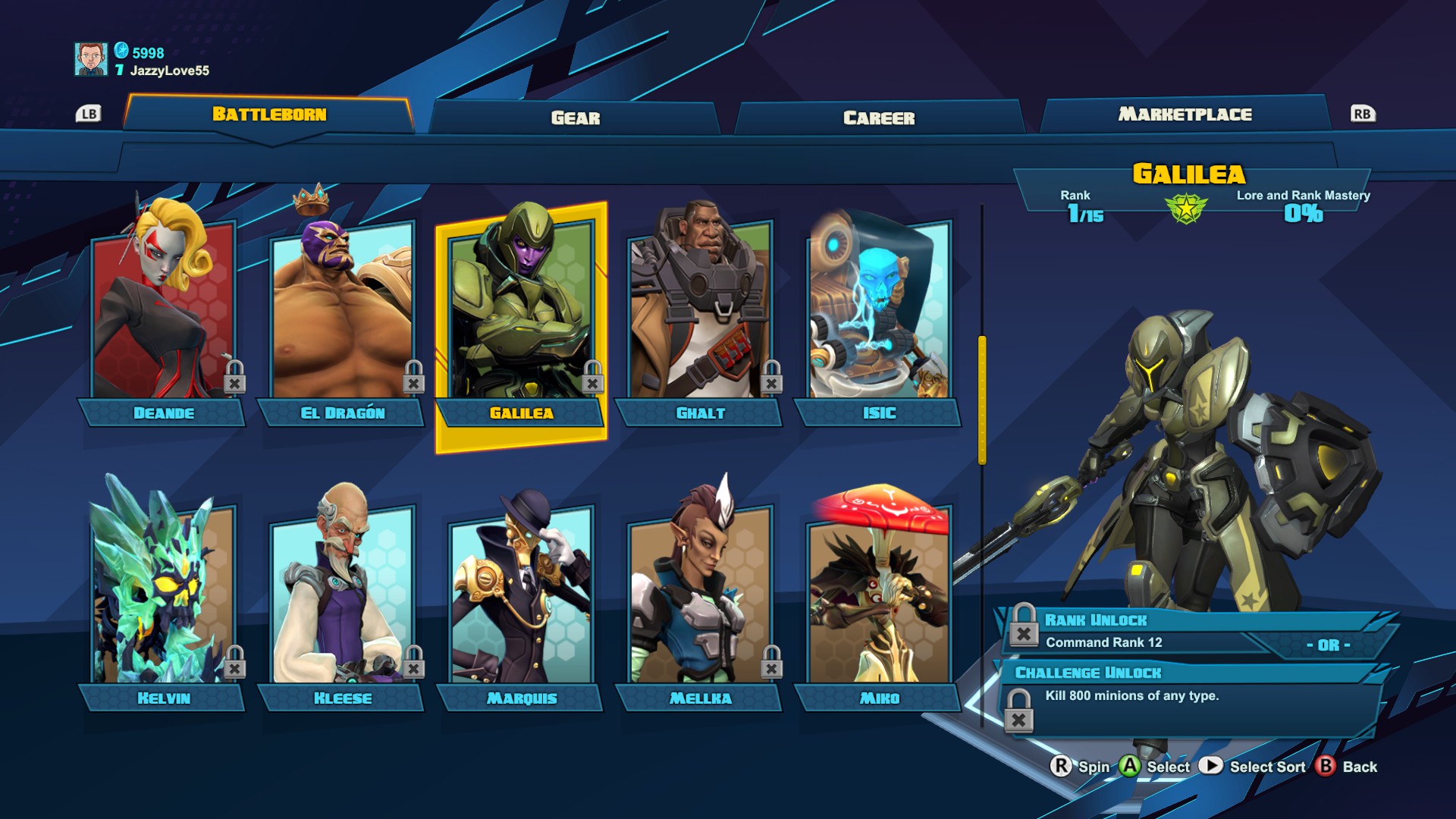1456x819 pixels.
Task: Open the JazzyLove55 player profile avatar
Action: [91, 59]
